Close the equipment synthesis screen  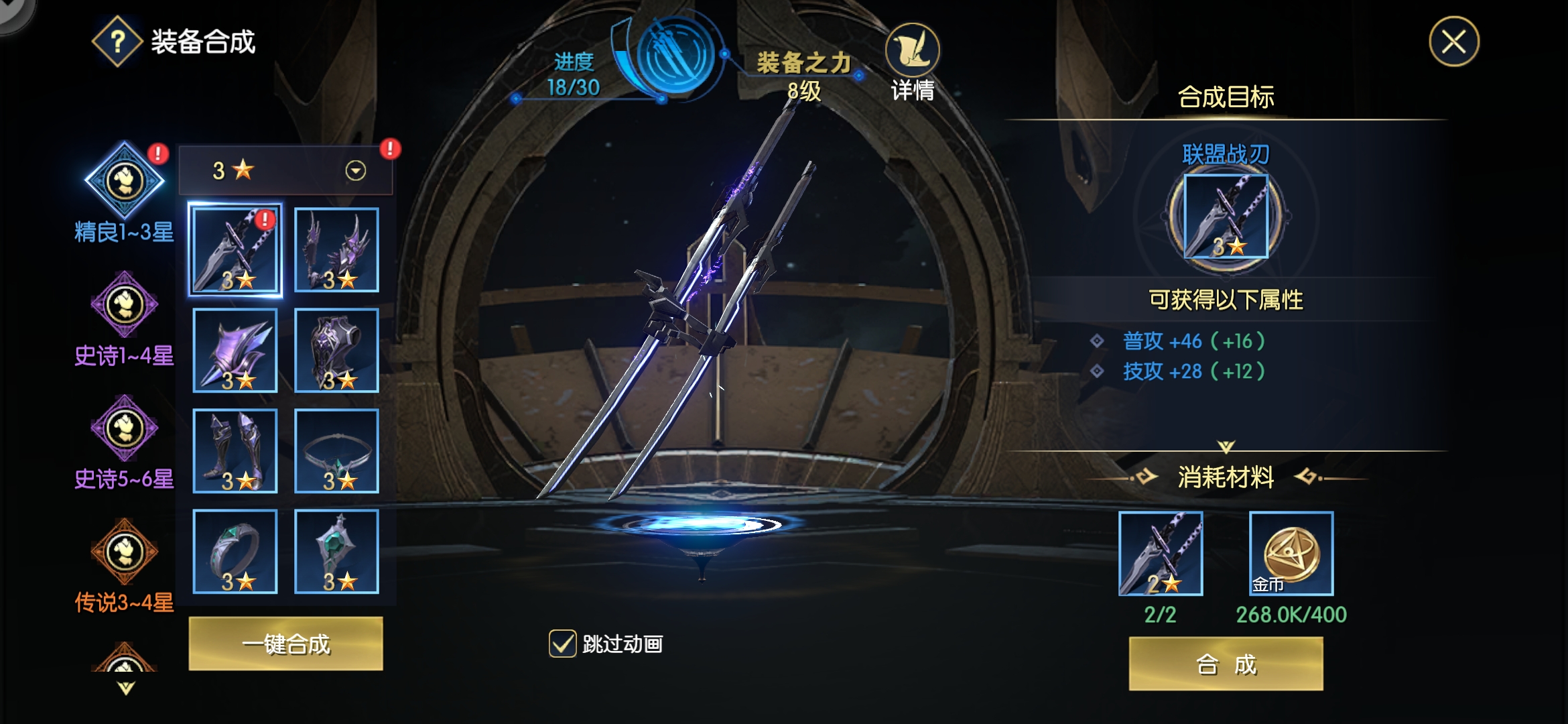pos(1453,42)
